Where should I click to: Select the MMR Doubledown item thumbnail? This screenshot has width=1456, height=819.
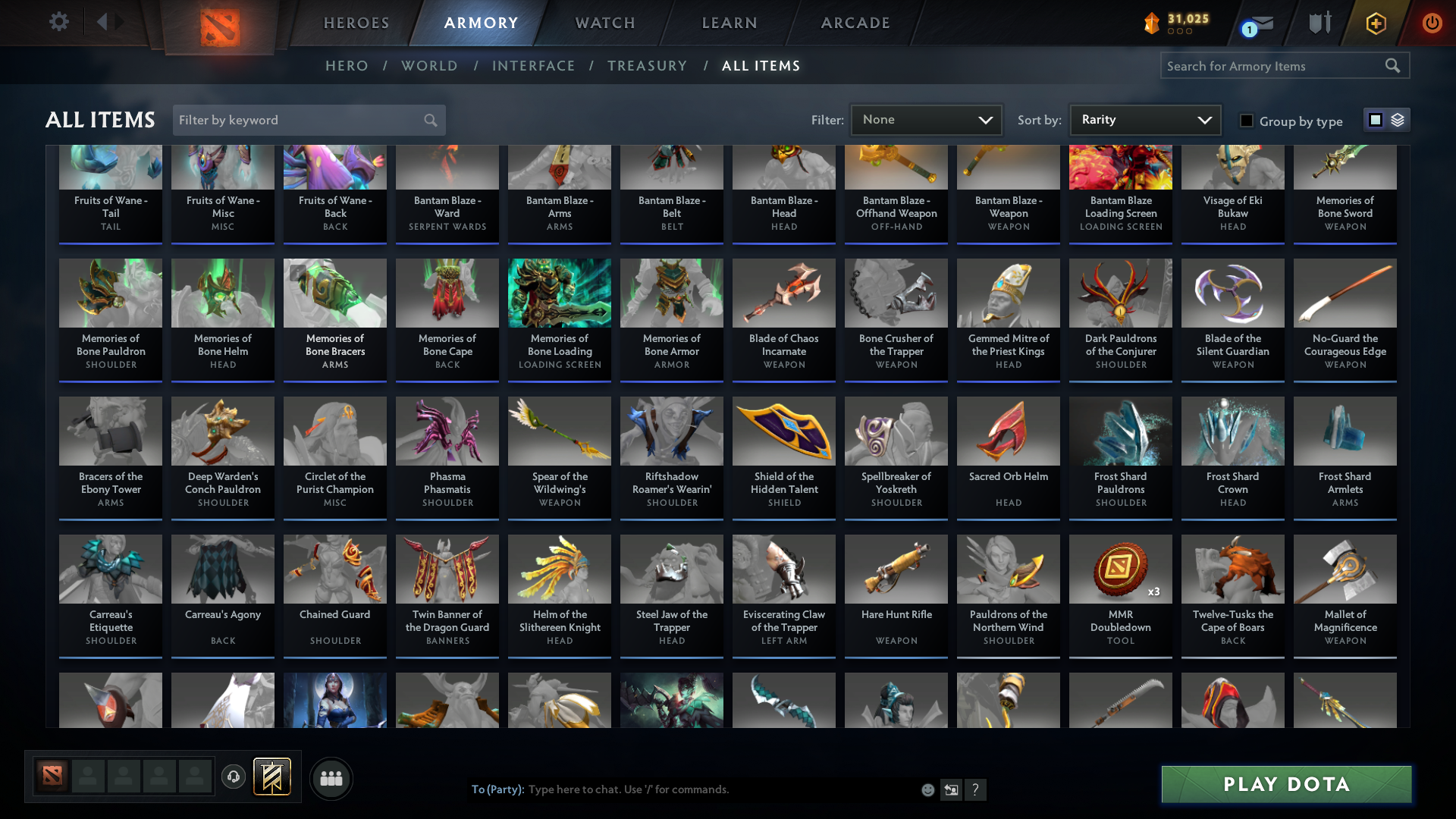tap(1120, 569)
